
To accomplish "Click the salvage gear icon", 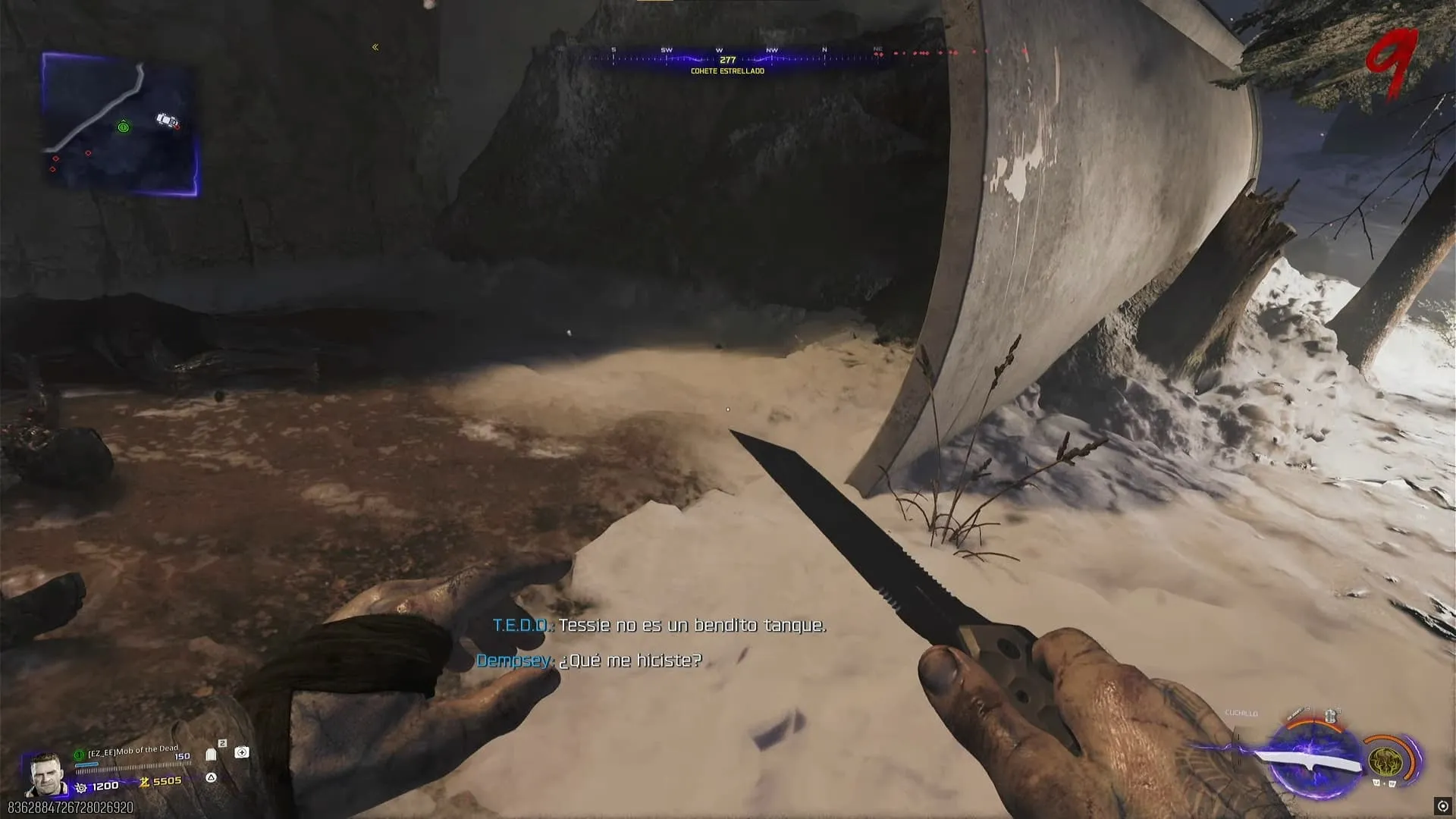I will 82,787.
